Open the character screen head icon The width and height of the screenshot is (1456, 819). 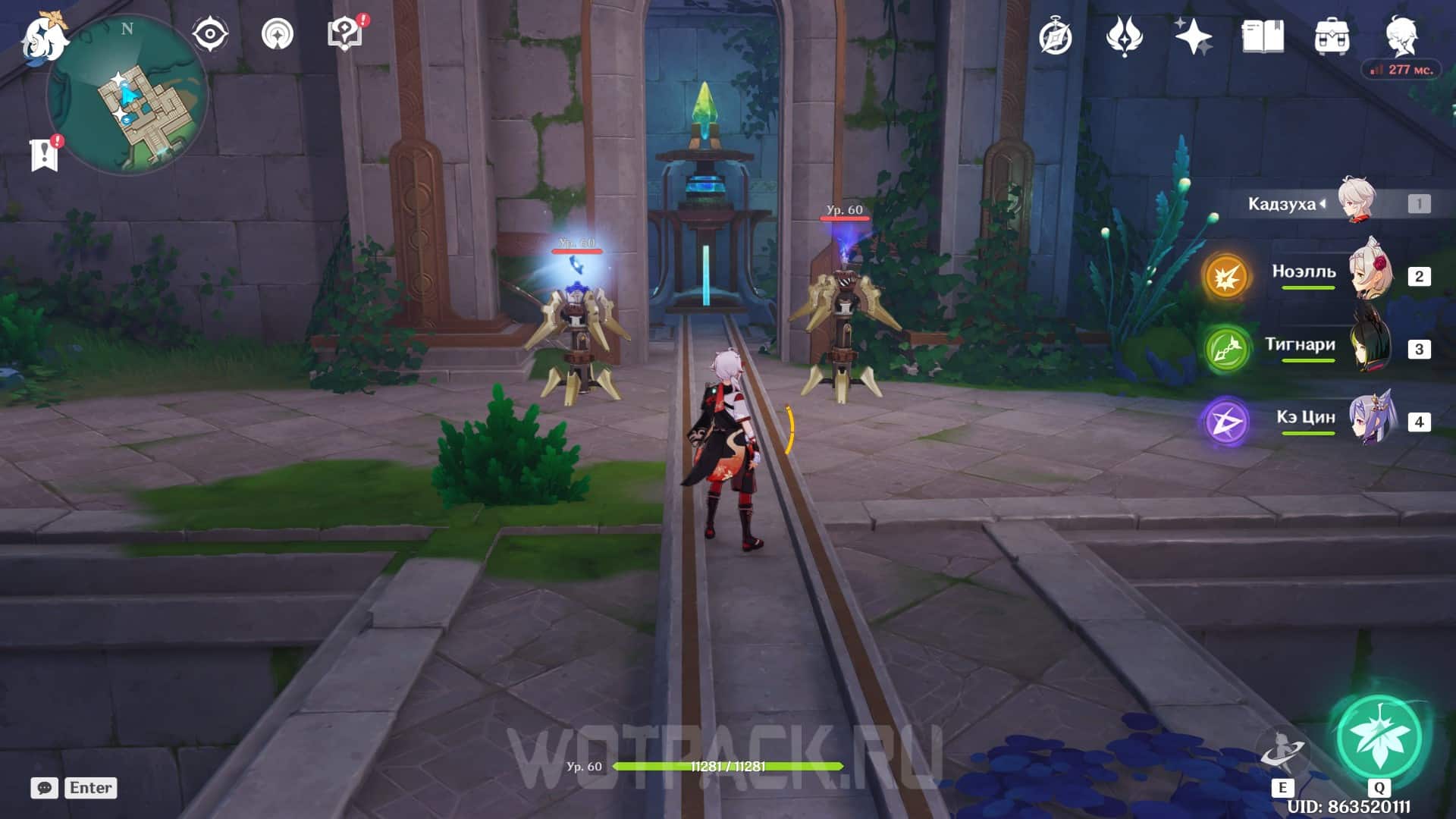[1401, 35]
